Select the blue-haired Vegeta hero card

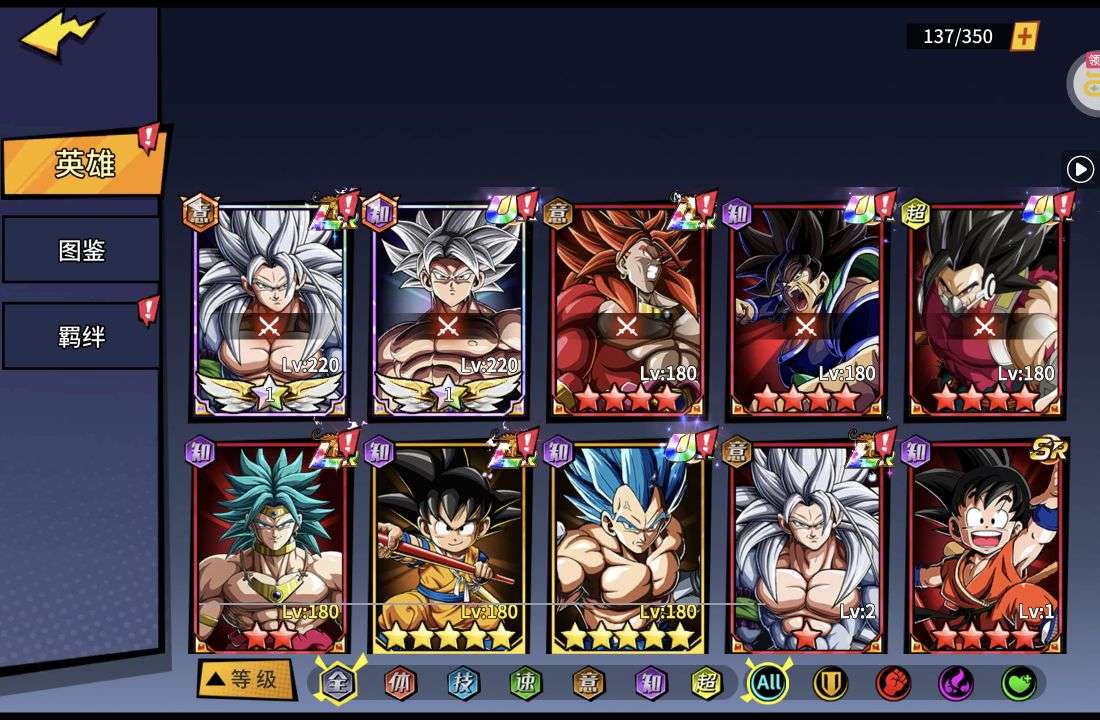627,545
